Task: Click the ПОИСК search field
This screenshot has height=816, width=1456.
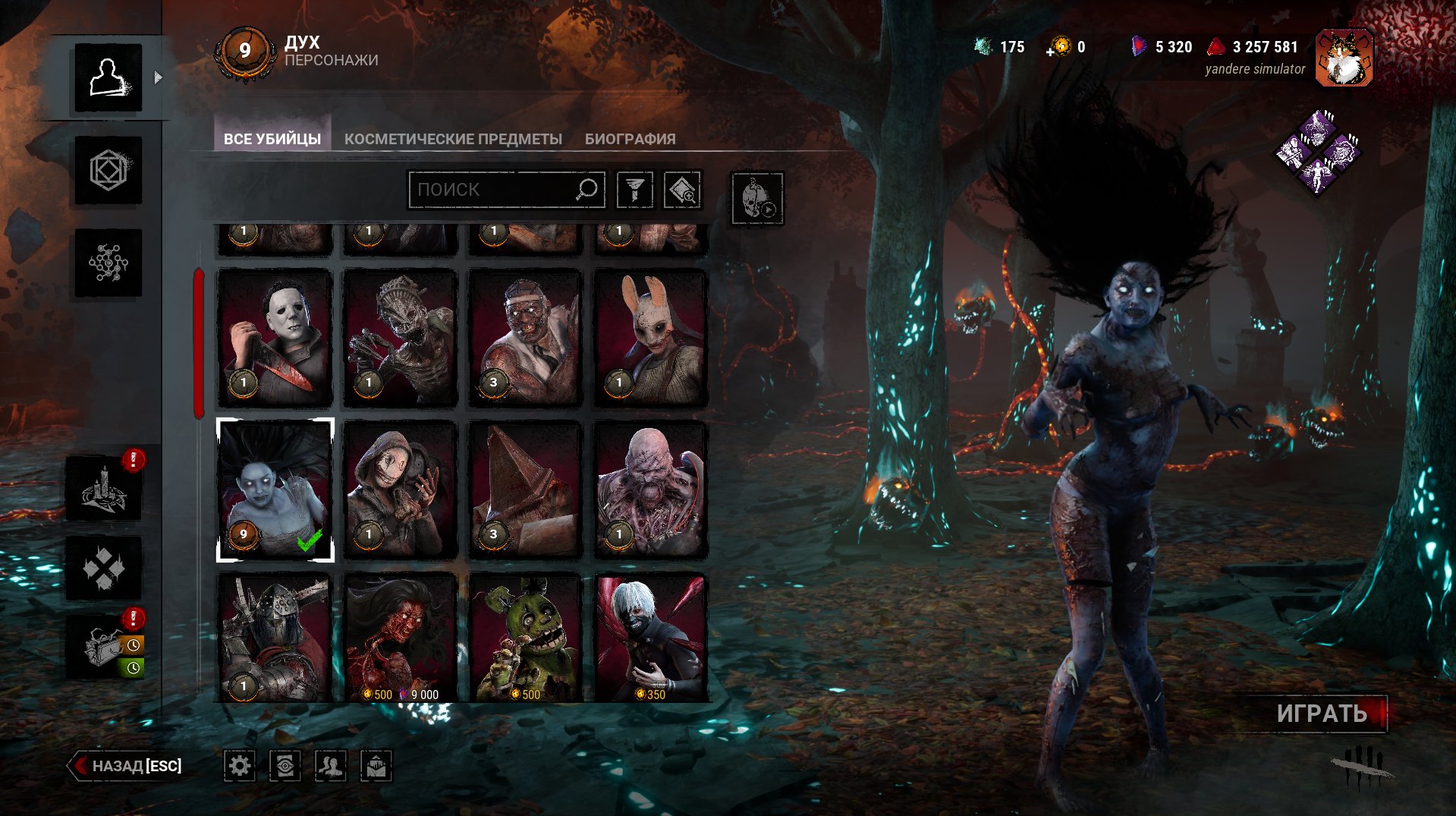Action: (493, 190)
